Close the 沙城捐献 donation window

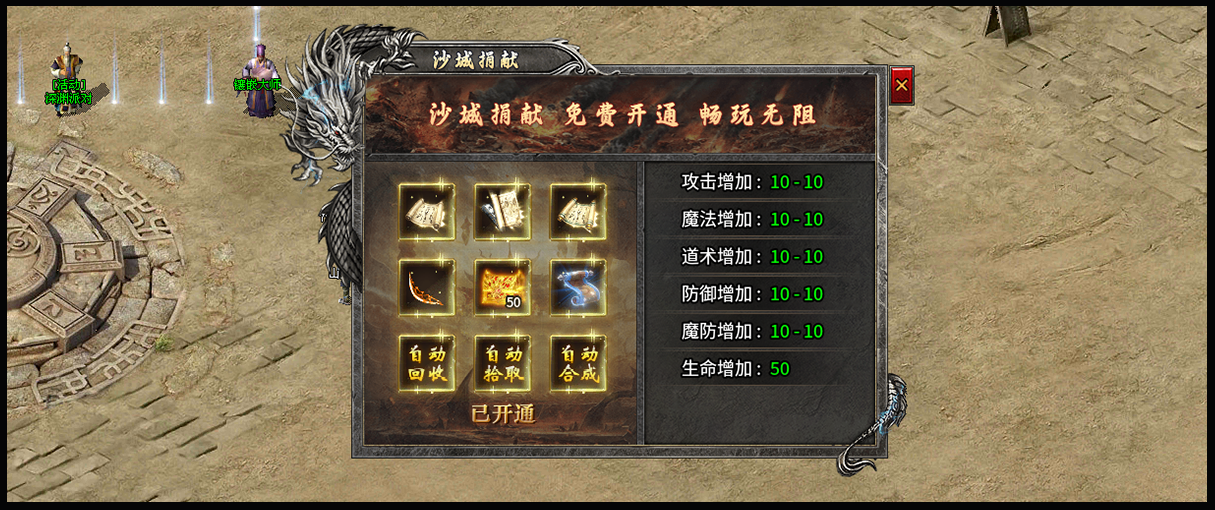[x=901, y=86]
